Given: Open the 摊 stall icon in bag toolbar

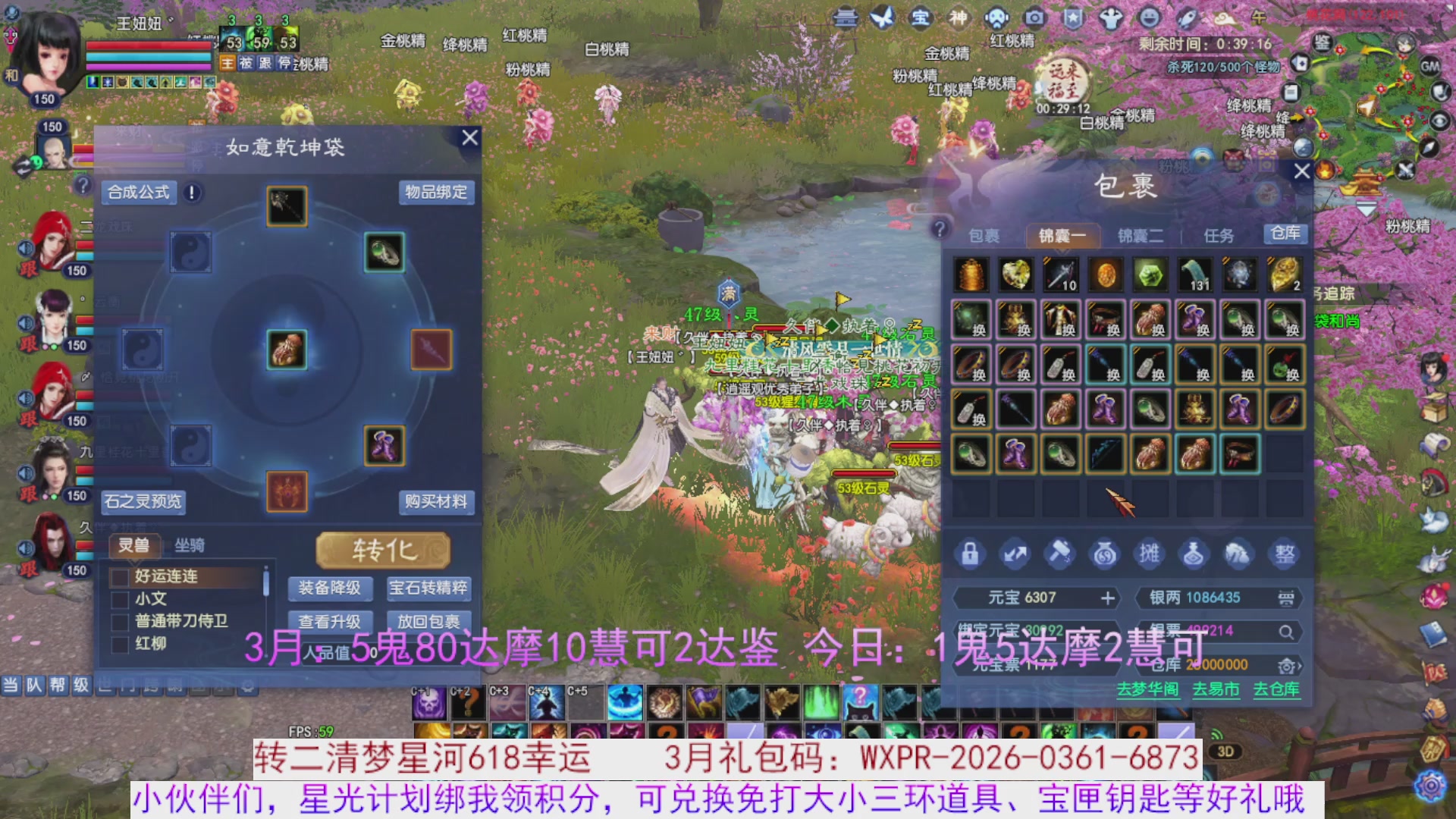Looking at the screenshot, I should tap(1150, 554).
